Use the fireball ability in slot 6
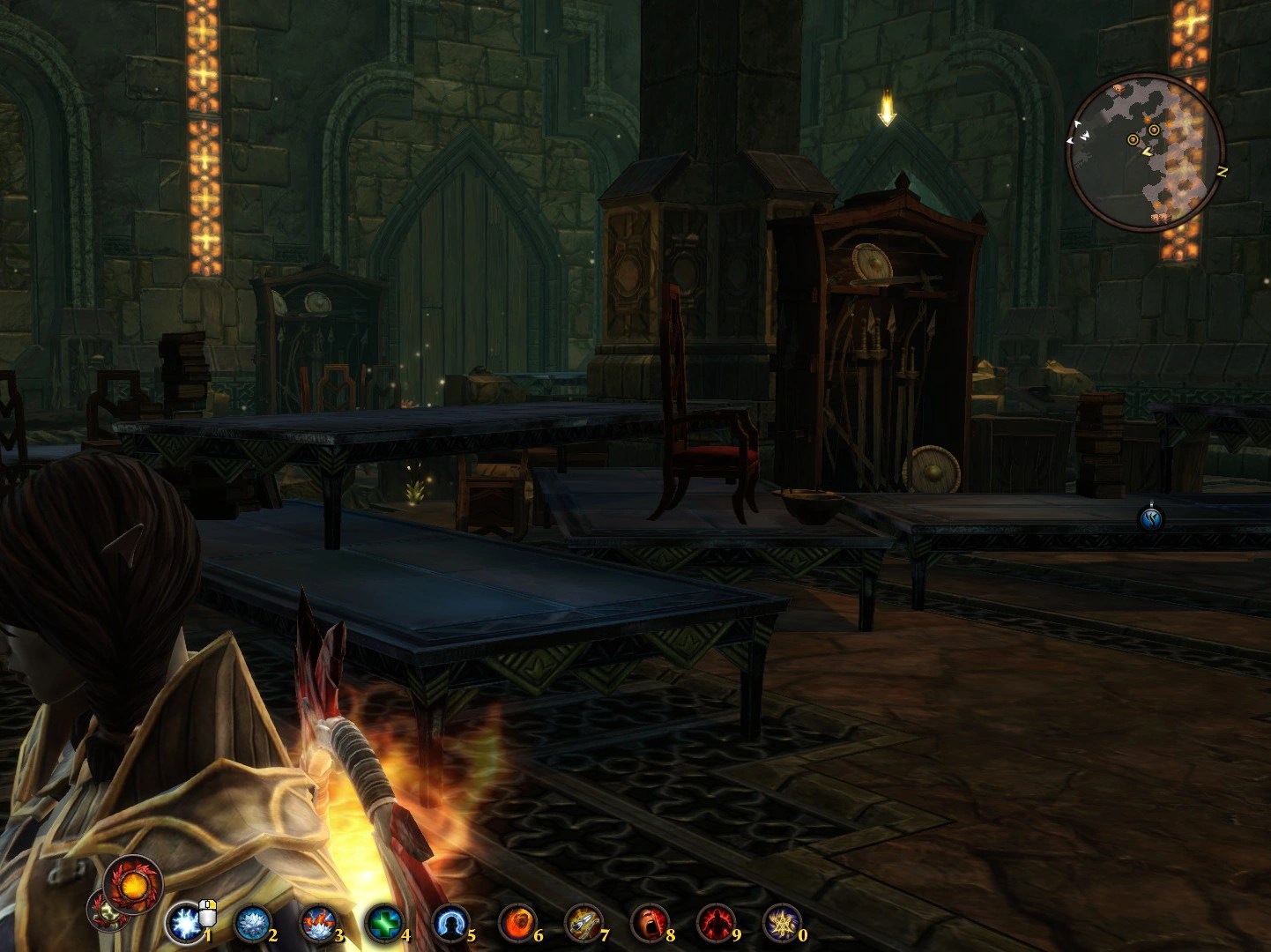The image size is (1271, 952). pos(517,924)
